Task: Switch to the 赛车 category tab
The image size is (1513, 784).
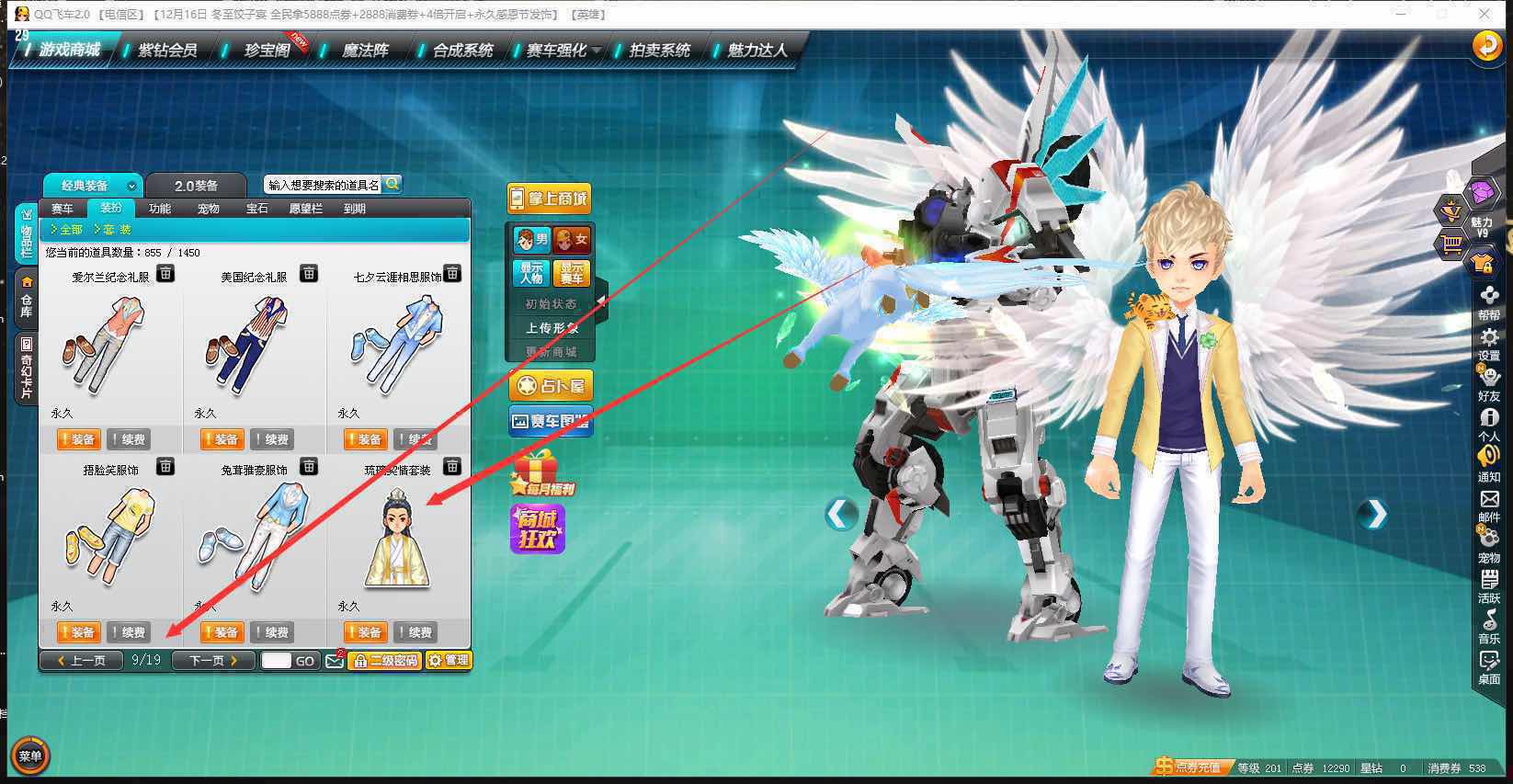Action: point(63,209)
